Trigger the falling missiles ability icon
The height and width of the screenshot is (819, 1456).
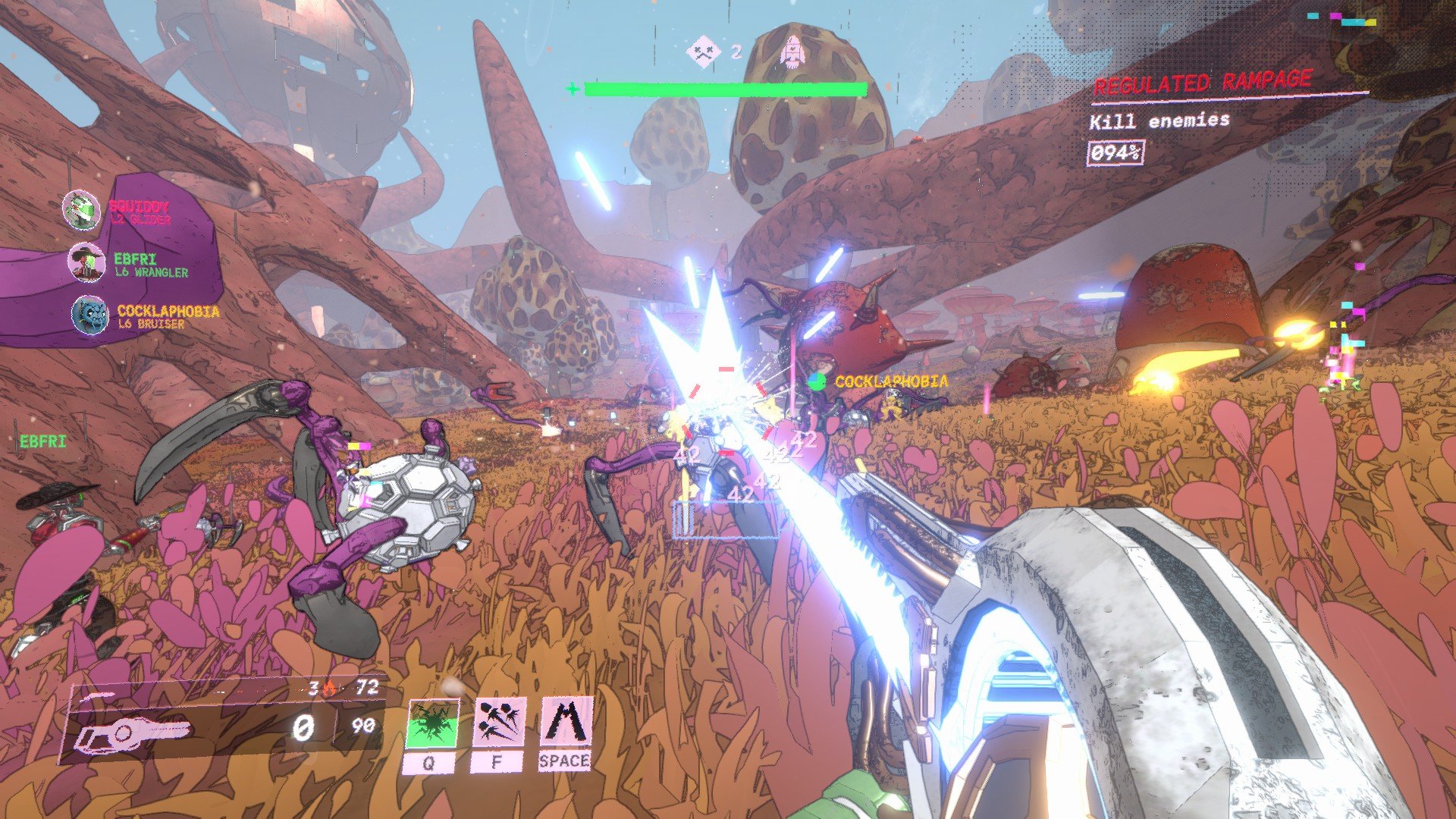point(500,723)
